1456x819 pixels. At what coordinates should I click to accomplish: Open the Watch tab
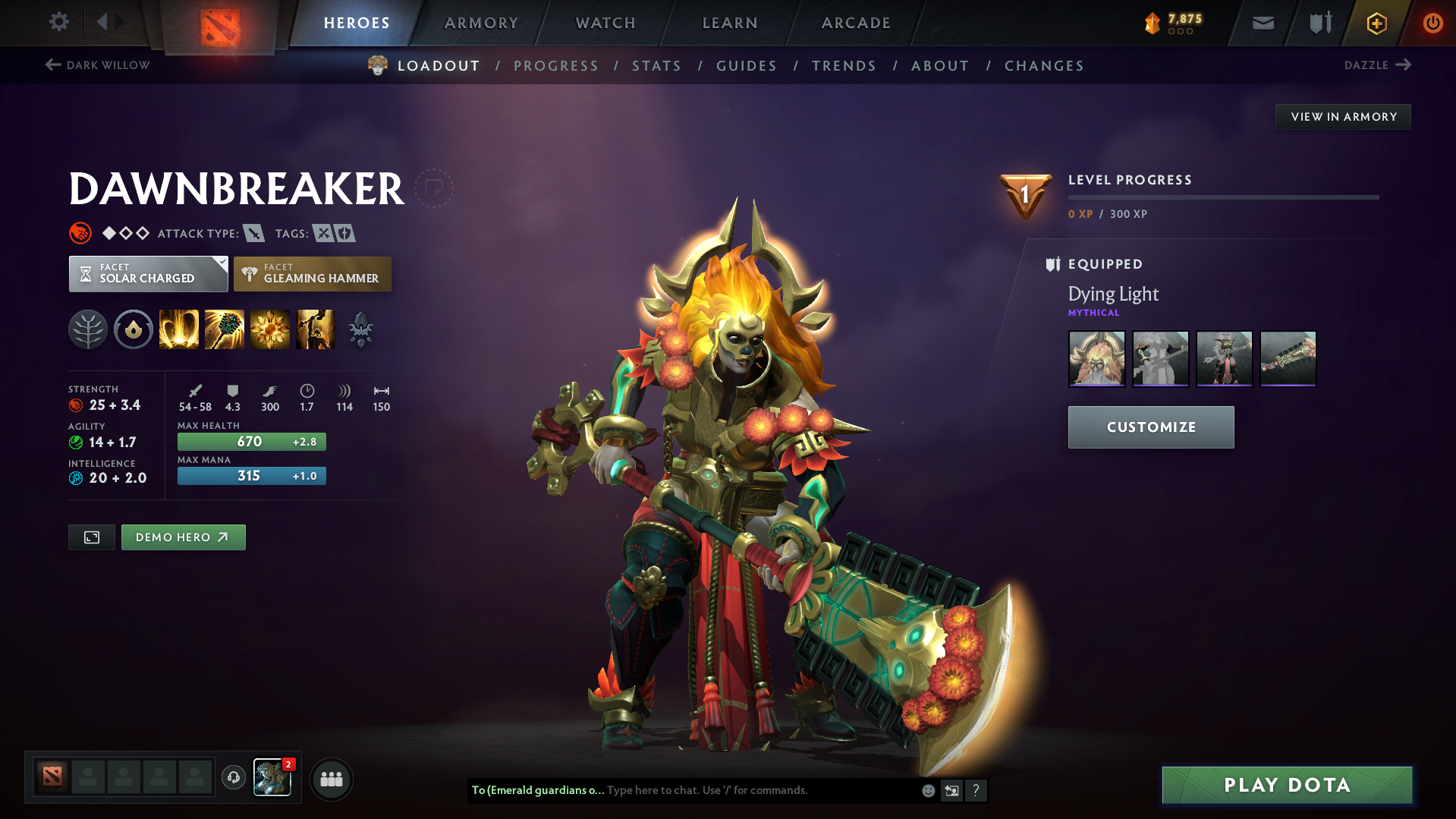point(605,23)
